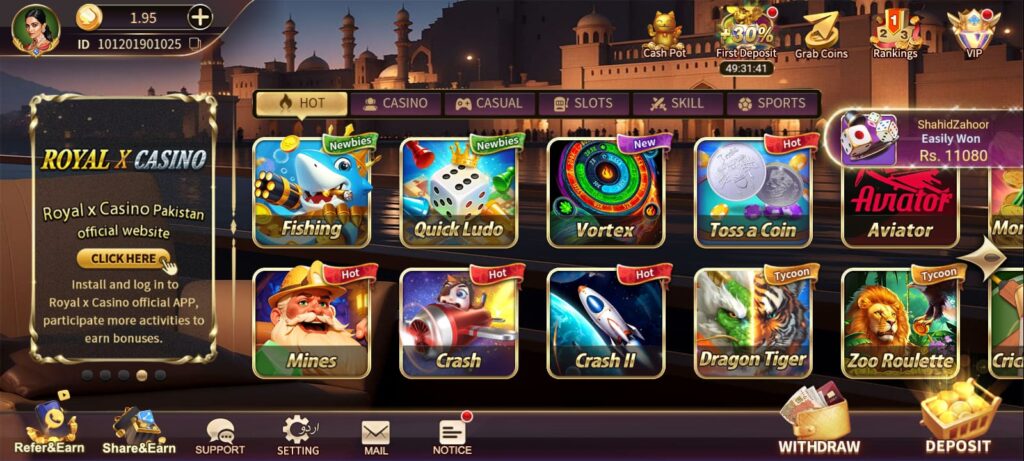Launch the Fishing game

click(x=311, y=193)
